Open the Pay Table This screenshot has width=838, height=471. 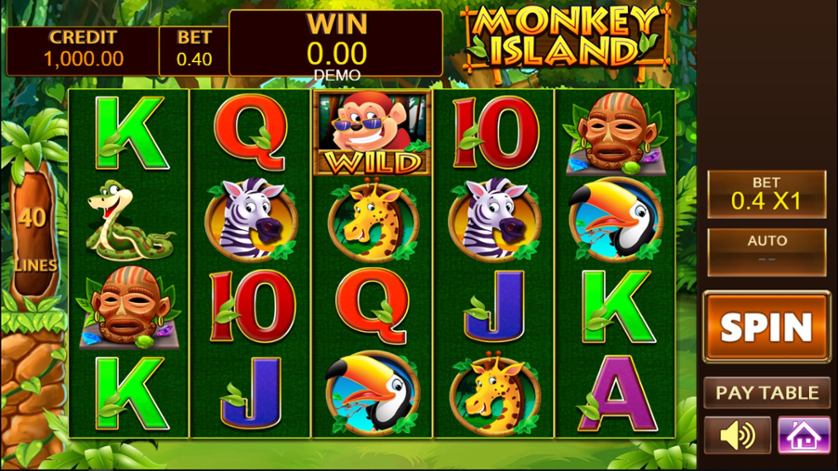[766, 392]
